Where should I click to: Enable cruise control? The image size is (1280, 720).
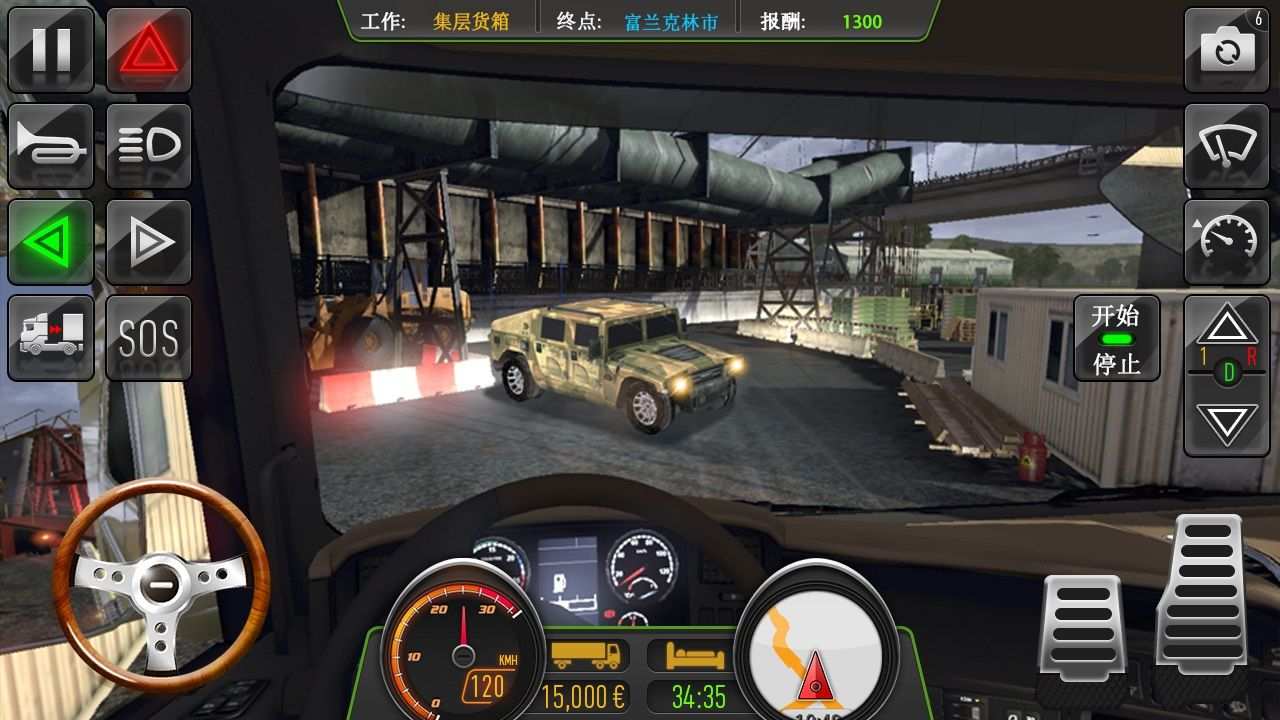[x=1228, y=240]
